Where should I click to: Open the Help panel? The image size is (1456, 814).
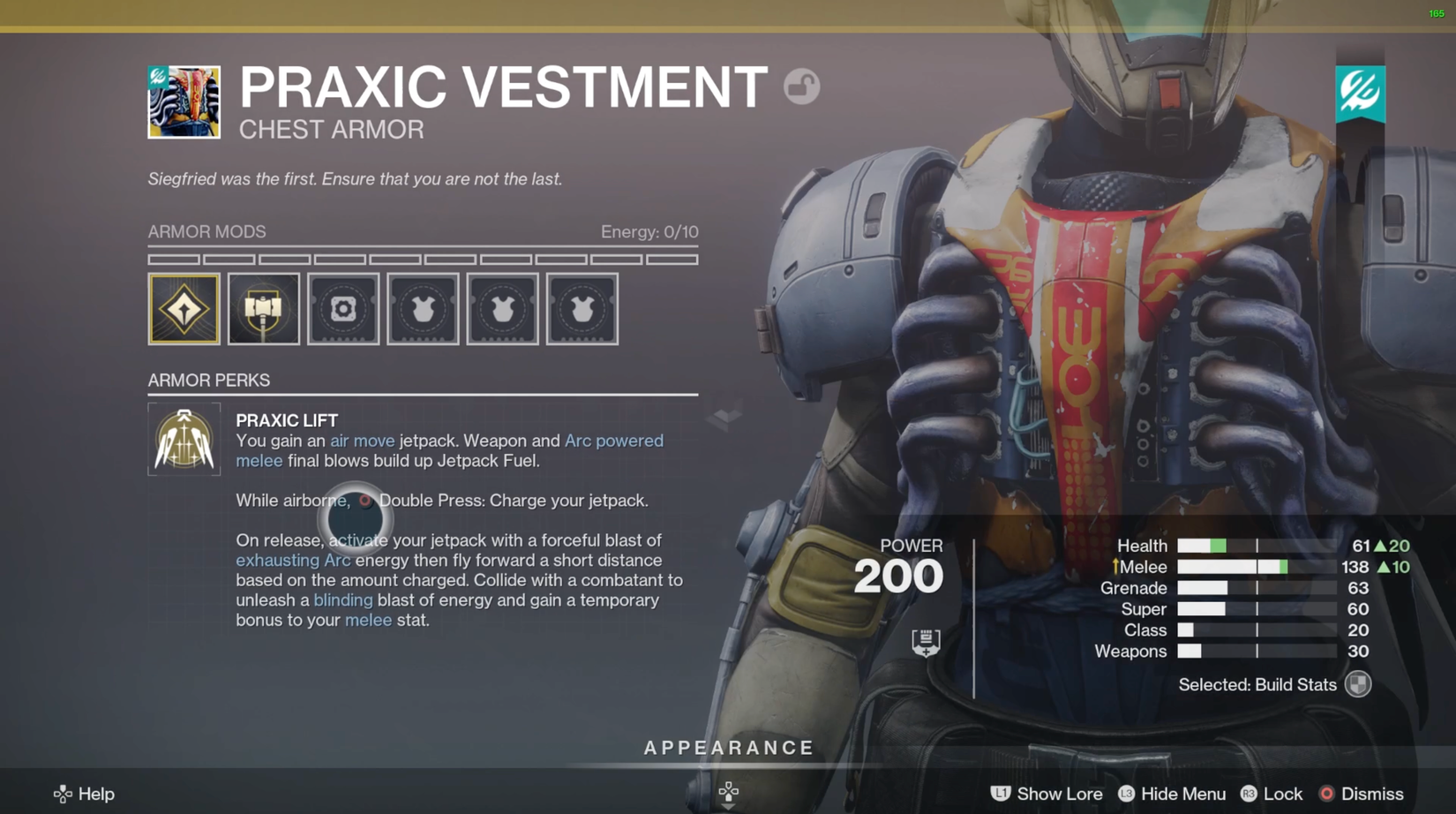tap(84, 794)
